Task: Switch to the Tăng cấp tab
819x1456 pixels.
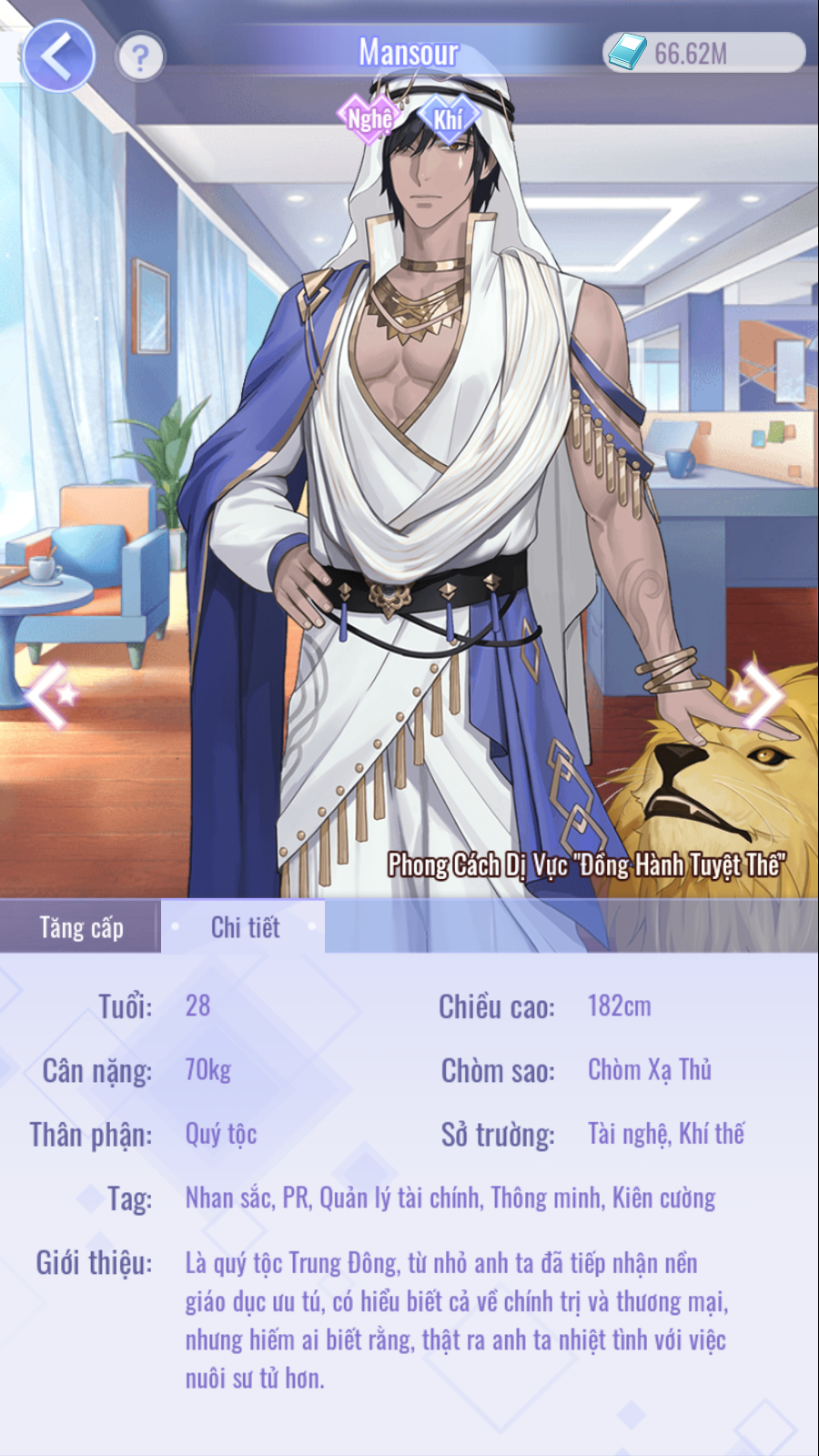Action: (81, 927)
